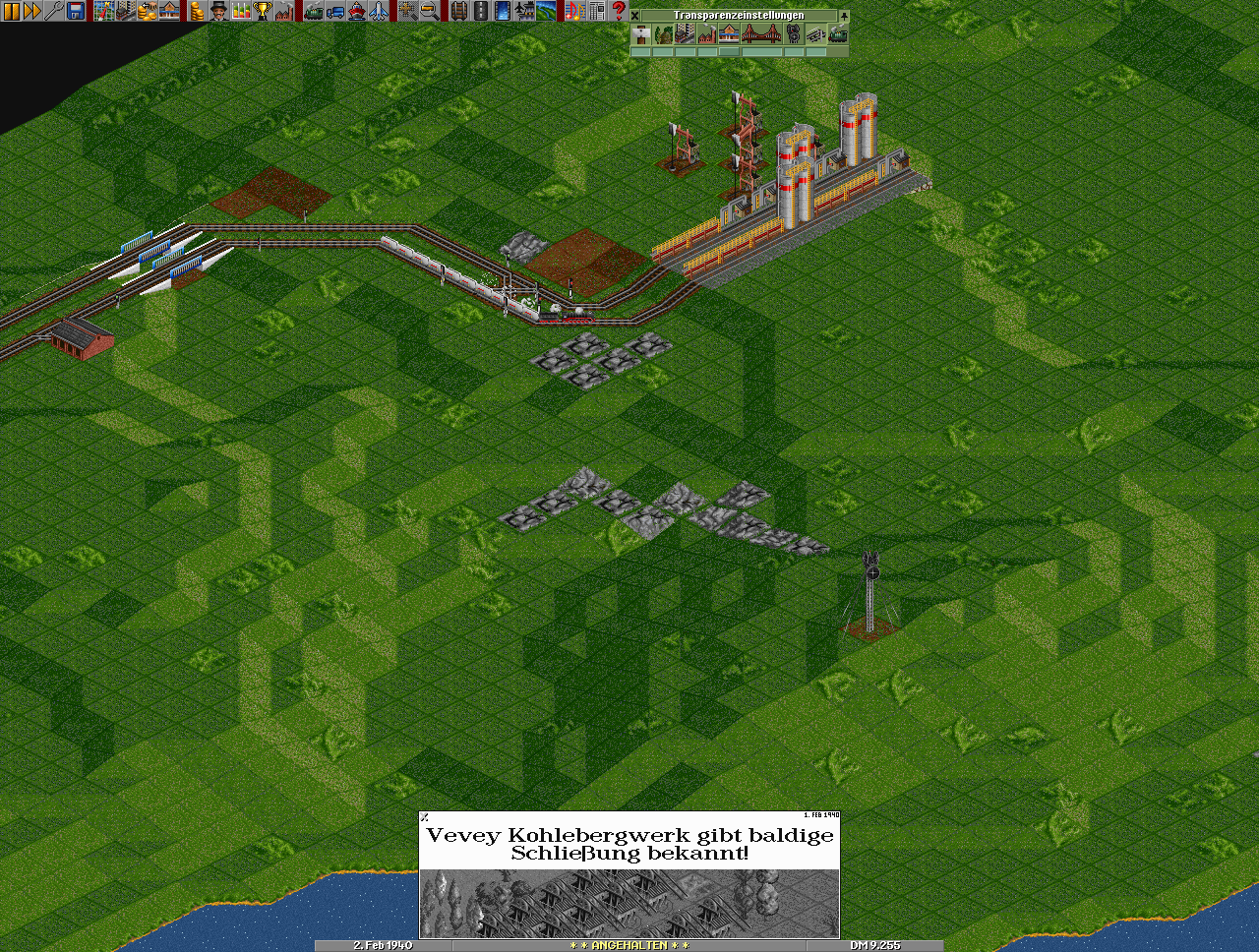Open the ship list

point(356,11)
